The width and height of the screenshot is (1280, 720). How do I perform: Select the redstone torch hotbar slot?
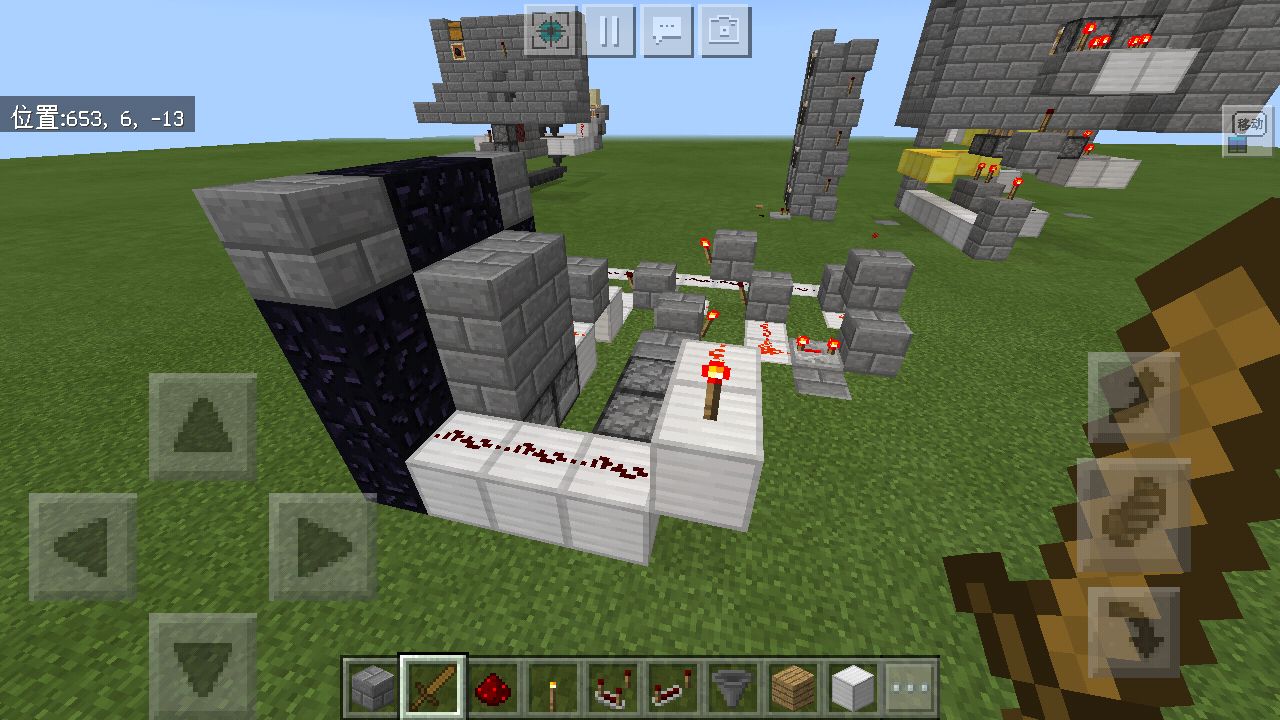point(553,687)
